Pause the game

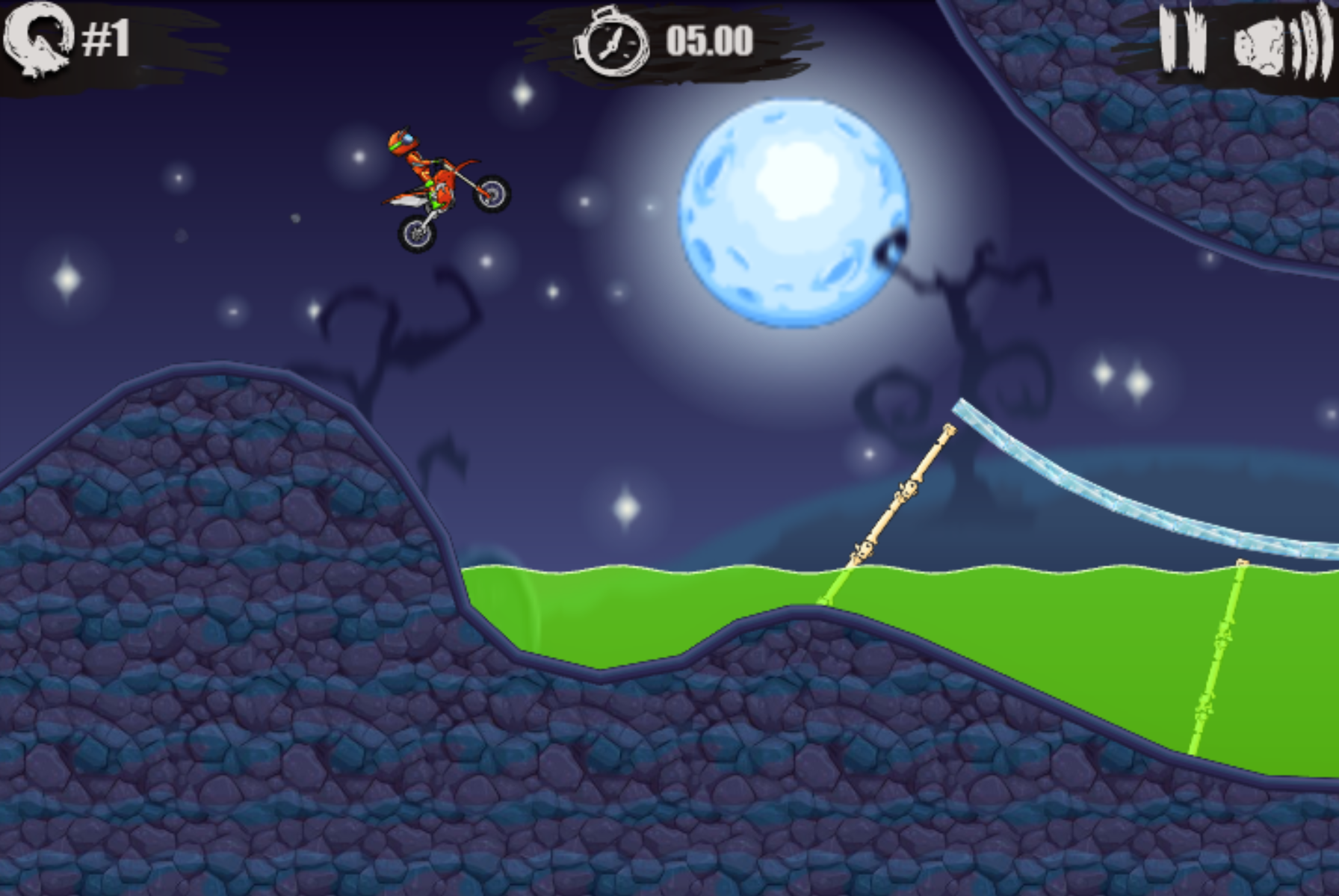pyautogui.click(x=1182, y=39)
